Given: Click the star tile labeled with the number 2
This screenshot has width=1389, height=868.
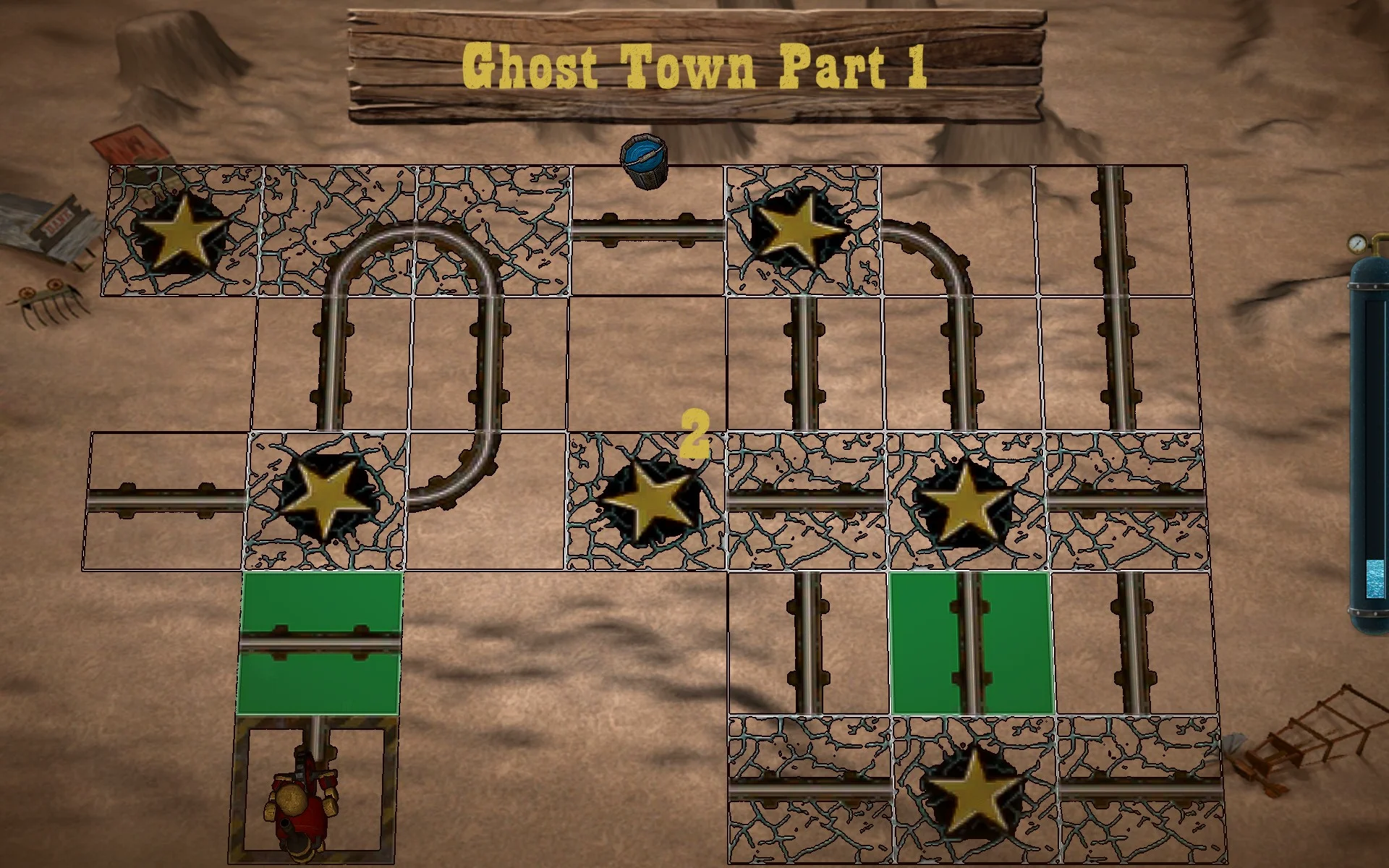Looking at the screenshot, I should (647, 499).
